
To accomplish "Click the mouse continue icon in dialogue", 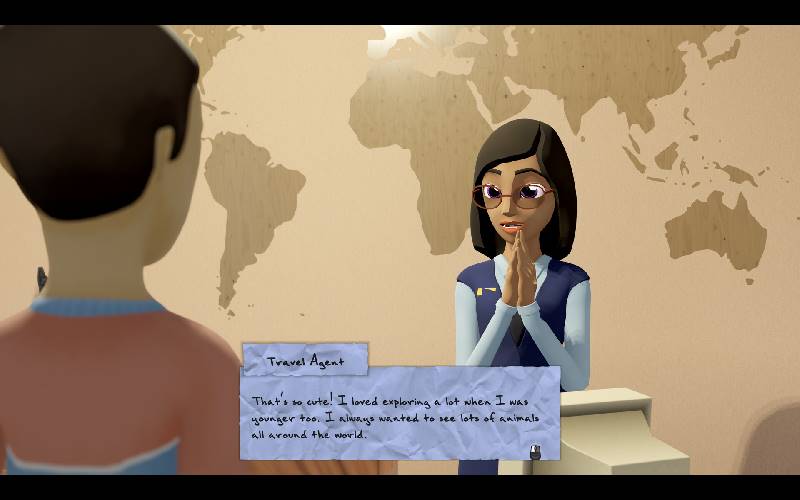I will pos(536,450).
